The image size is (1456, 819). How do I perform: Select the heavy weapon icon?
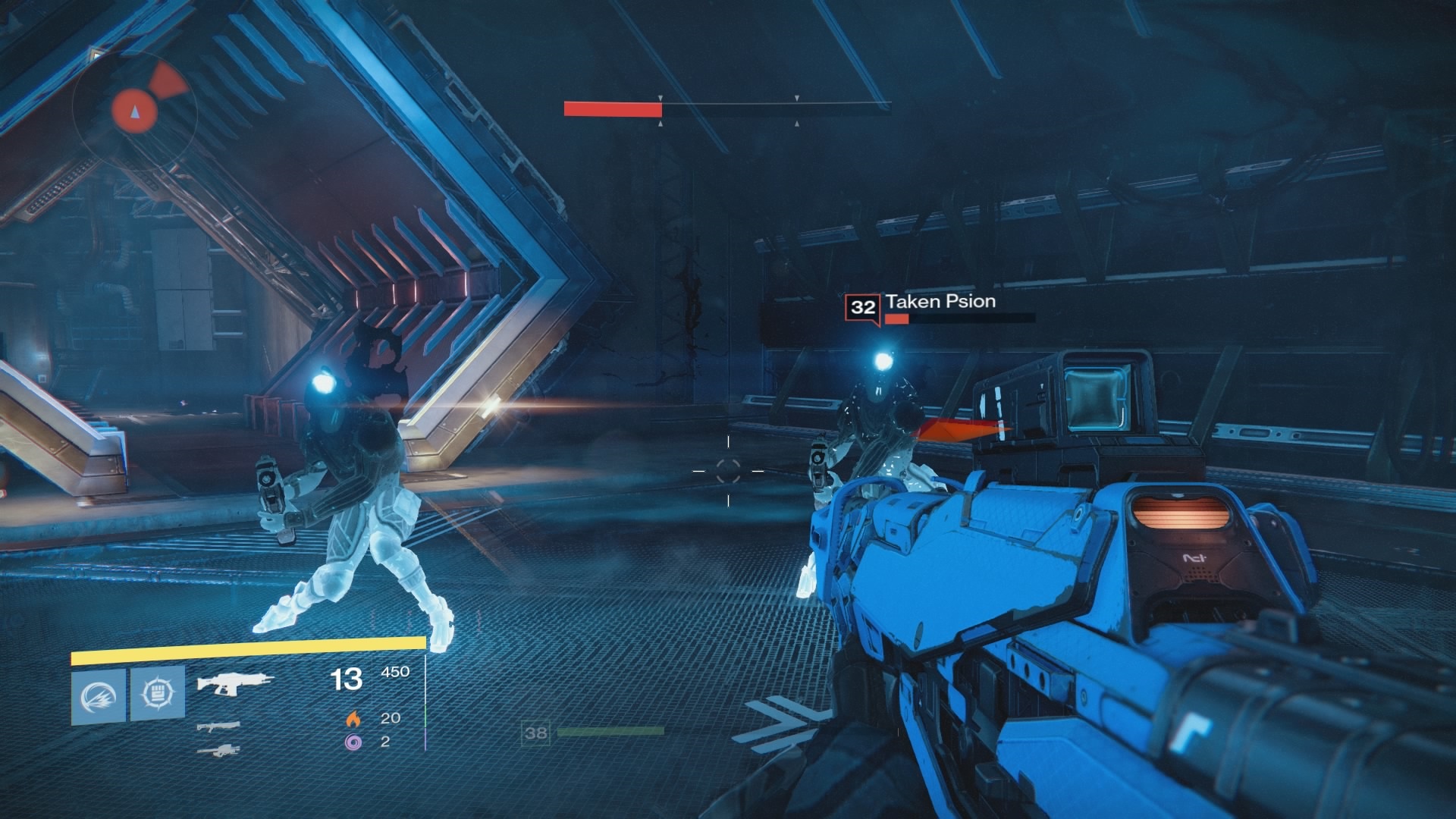tap(218, 750)
